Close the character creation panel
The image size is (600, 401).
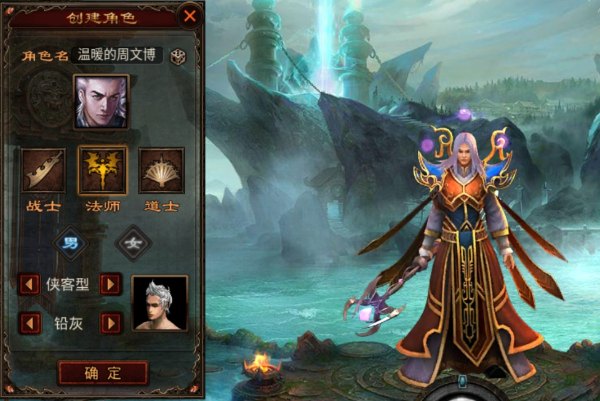[x=189, y=16]
